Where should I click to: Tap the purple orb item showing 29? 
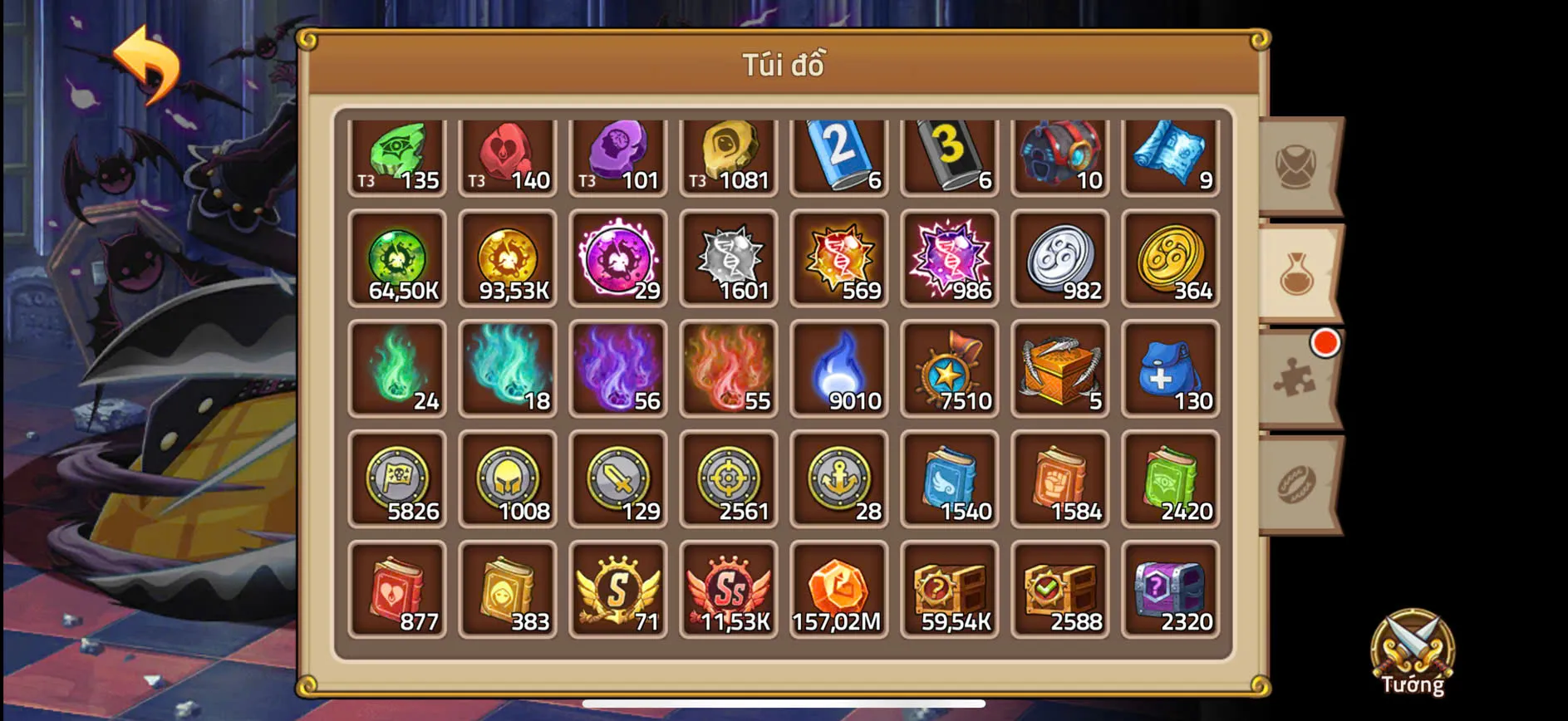pyautogui.click(x=617, y=260)
